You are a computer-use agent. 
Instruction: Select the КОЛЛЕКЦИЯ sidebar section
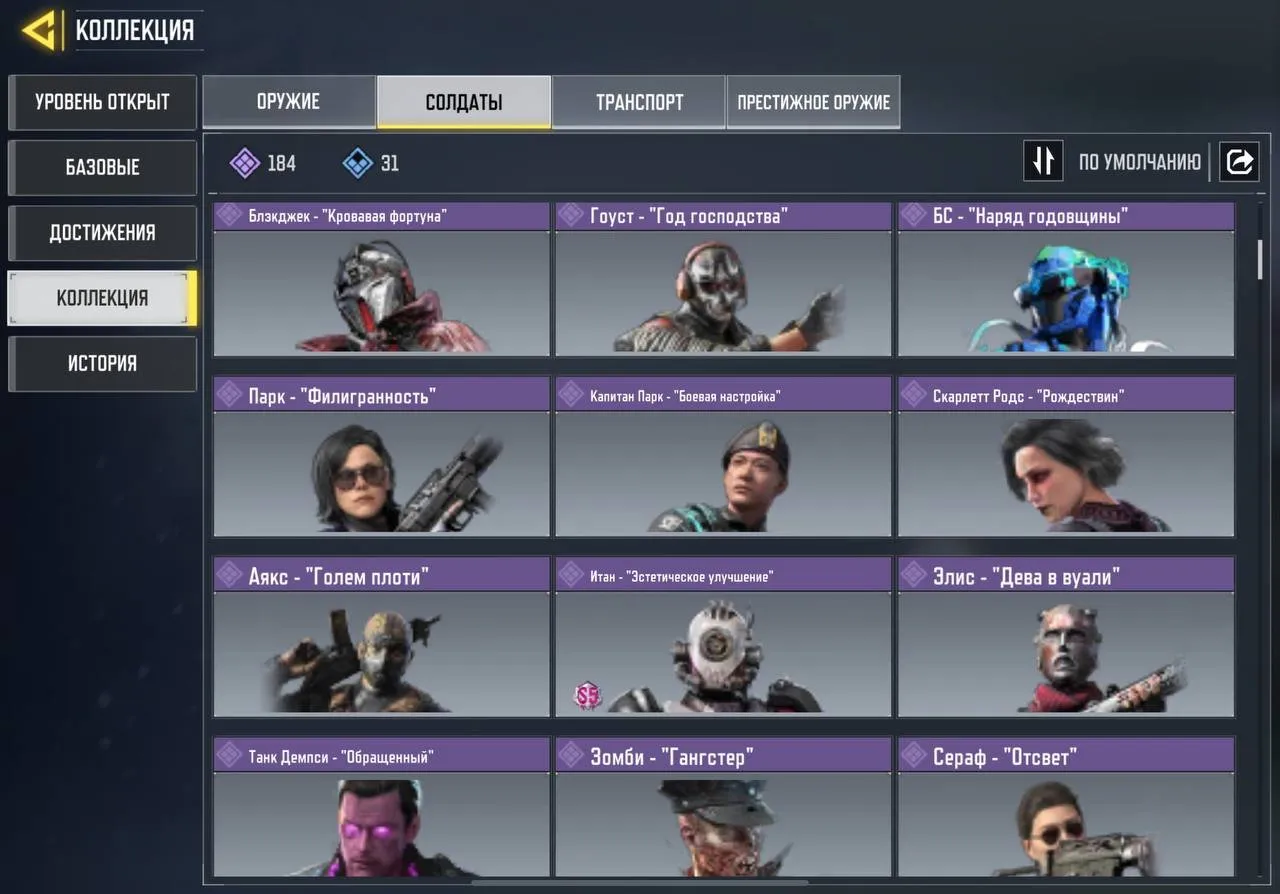click(100, 297)
